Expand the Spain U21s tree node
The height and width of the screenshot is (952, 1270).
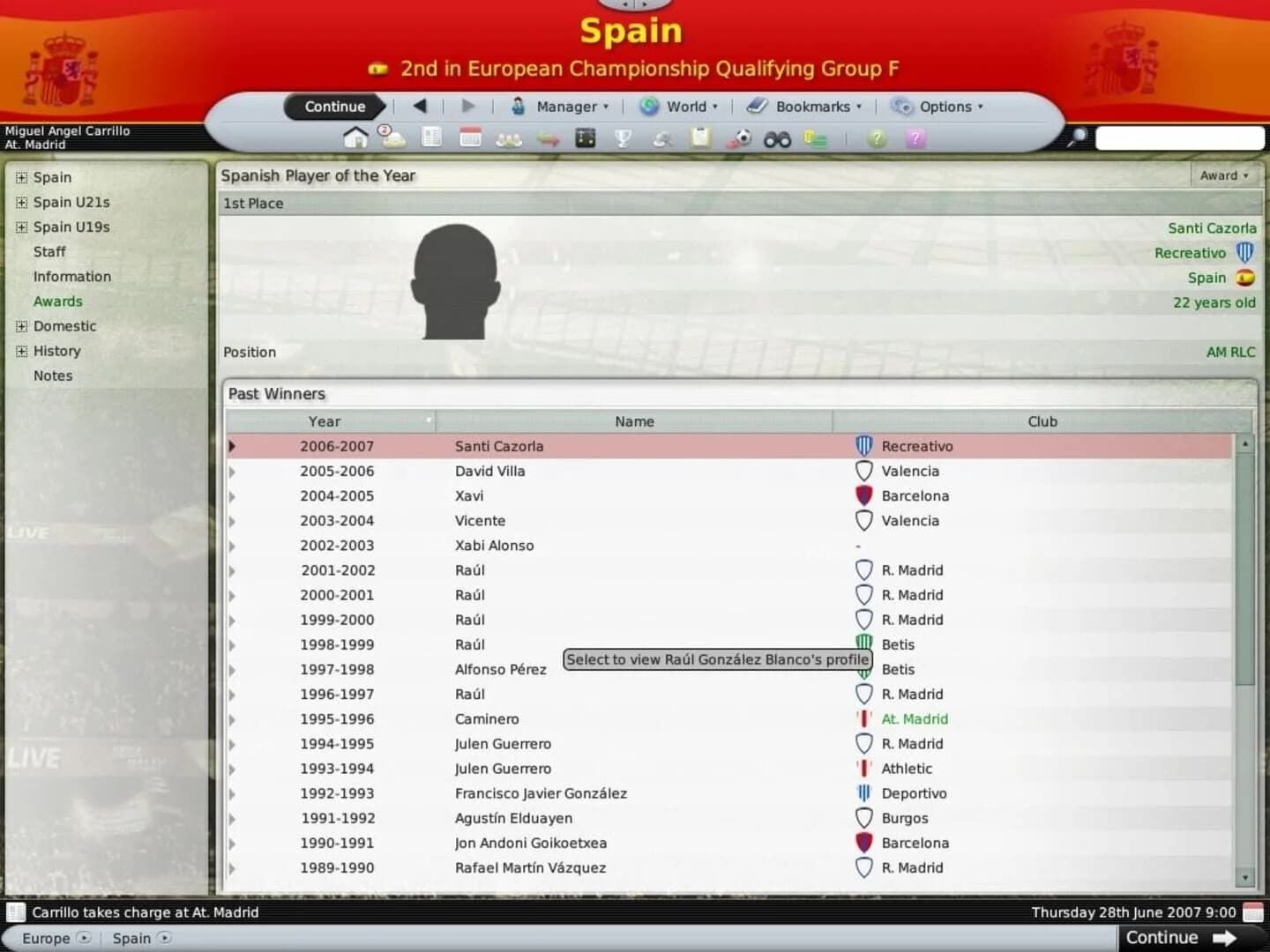(20, 202)
